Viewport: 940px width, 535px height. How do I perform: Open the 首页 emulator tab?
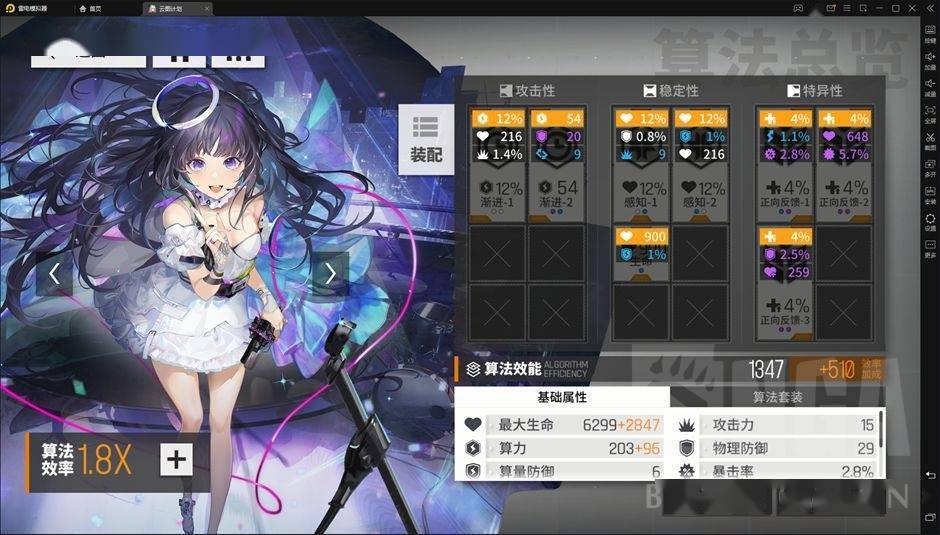tap(90, 7)
